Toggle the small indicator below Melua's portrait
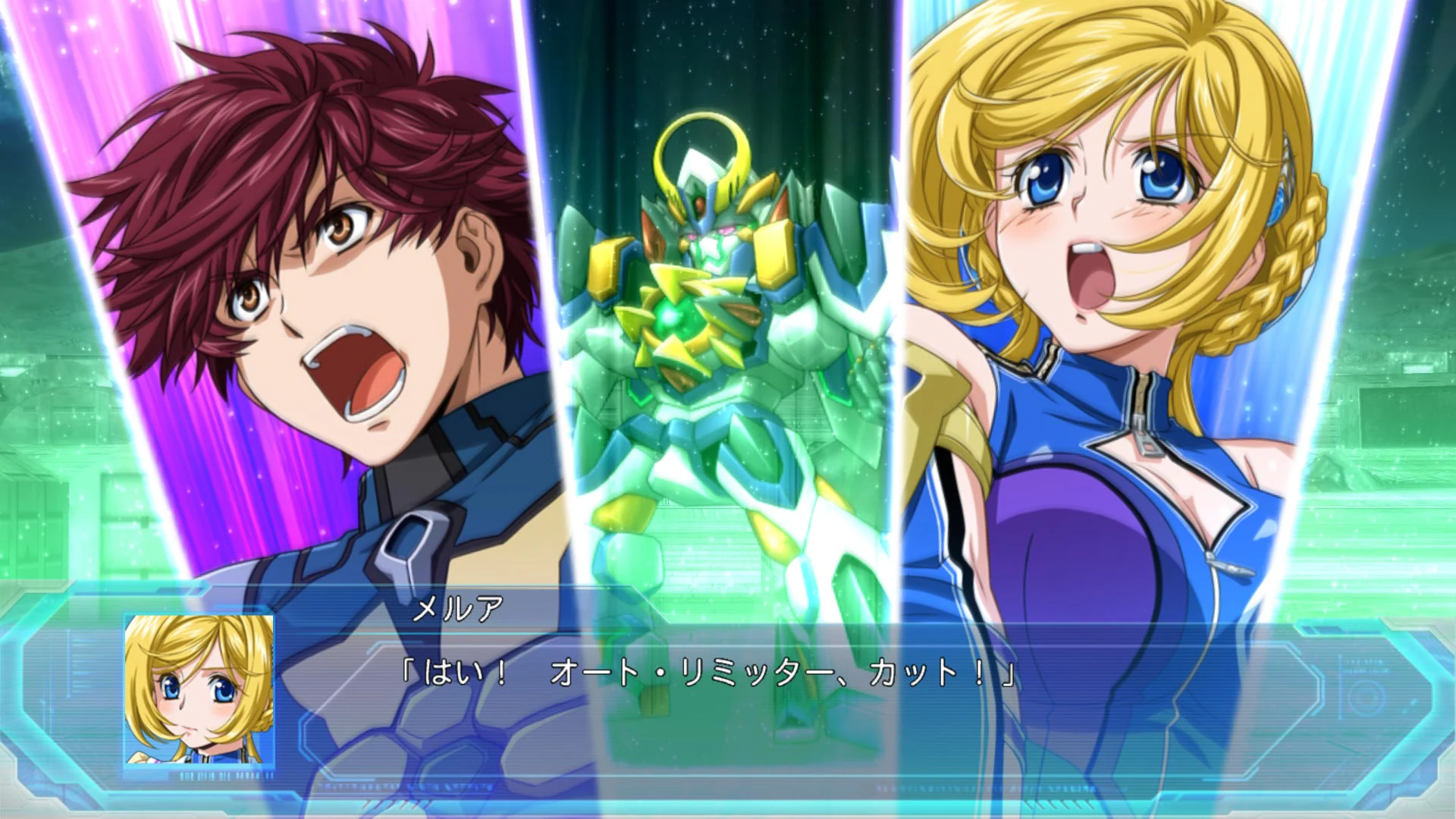1456x819 pixels. click(x=227, y=775)
